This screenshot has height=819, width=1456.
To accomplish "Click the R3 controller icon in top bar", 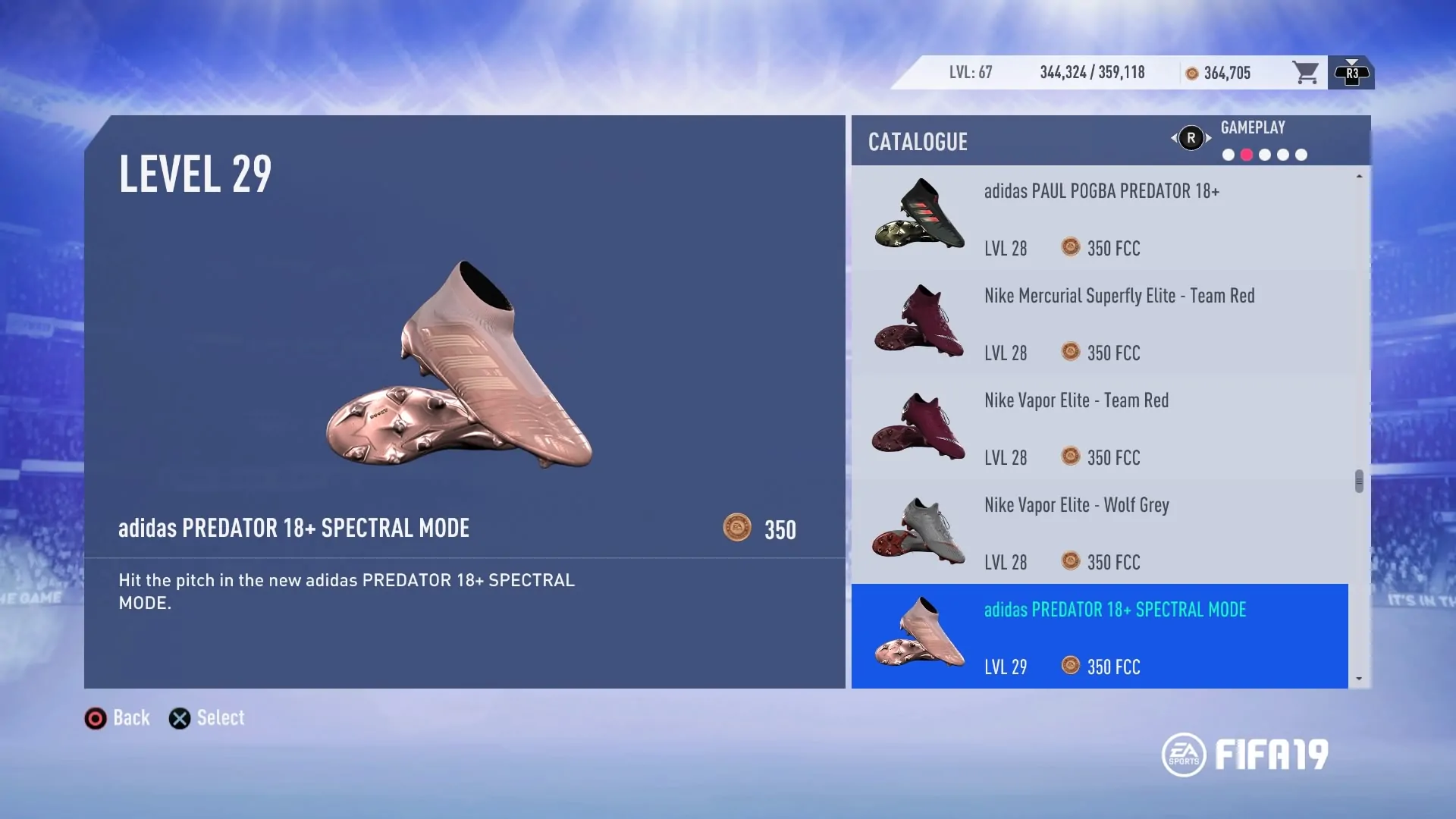I will [x=1351, y=72].
